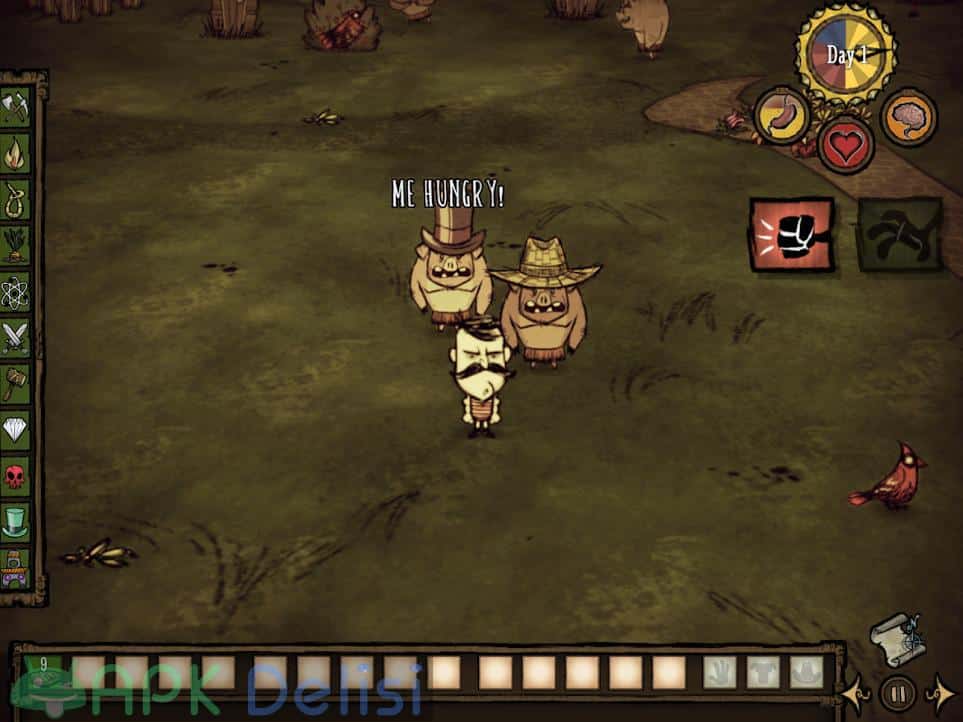
Task: Rotate the camera with the right arrow
Action: (940, 692)
